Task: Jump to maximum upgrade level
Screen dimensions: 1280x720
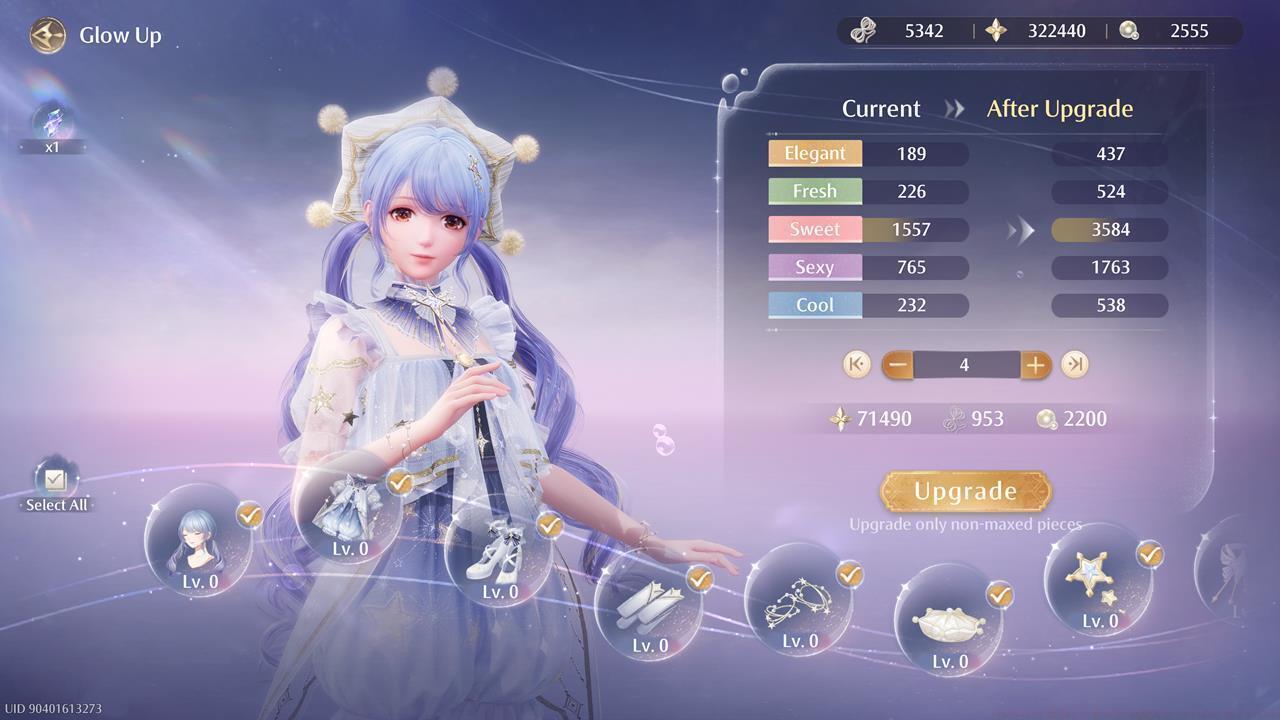Action: pyautogui.click(x=1075, y=365)
